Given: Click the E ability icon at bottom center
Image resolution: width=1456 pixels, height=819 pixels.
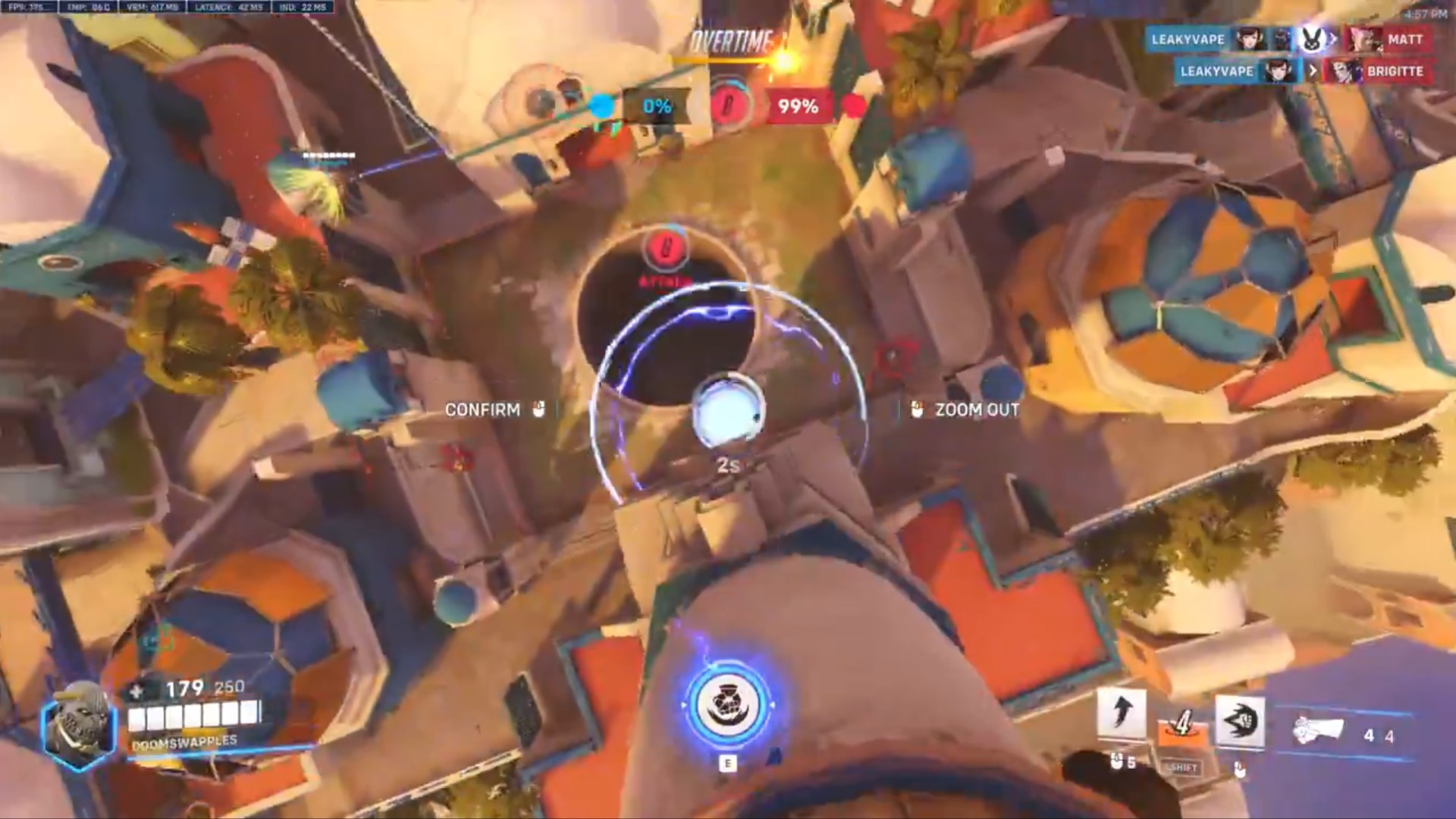Looking at the screenshot, I should pos(730,705).
